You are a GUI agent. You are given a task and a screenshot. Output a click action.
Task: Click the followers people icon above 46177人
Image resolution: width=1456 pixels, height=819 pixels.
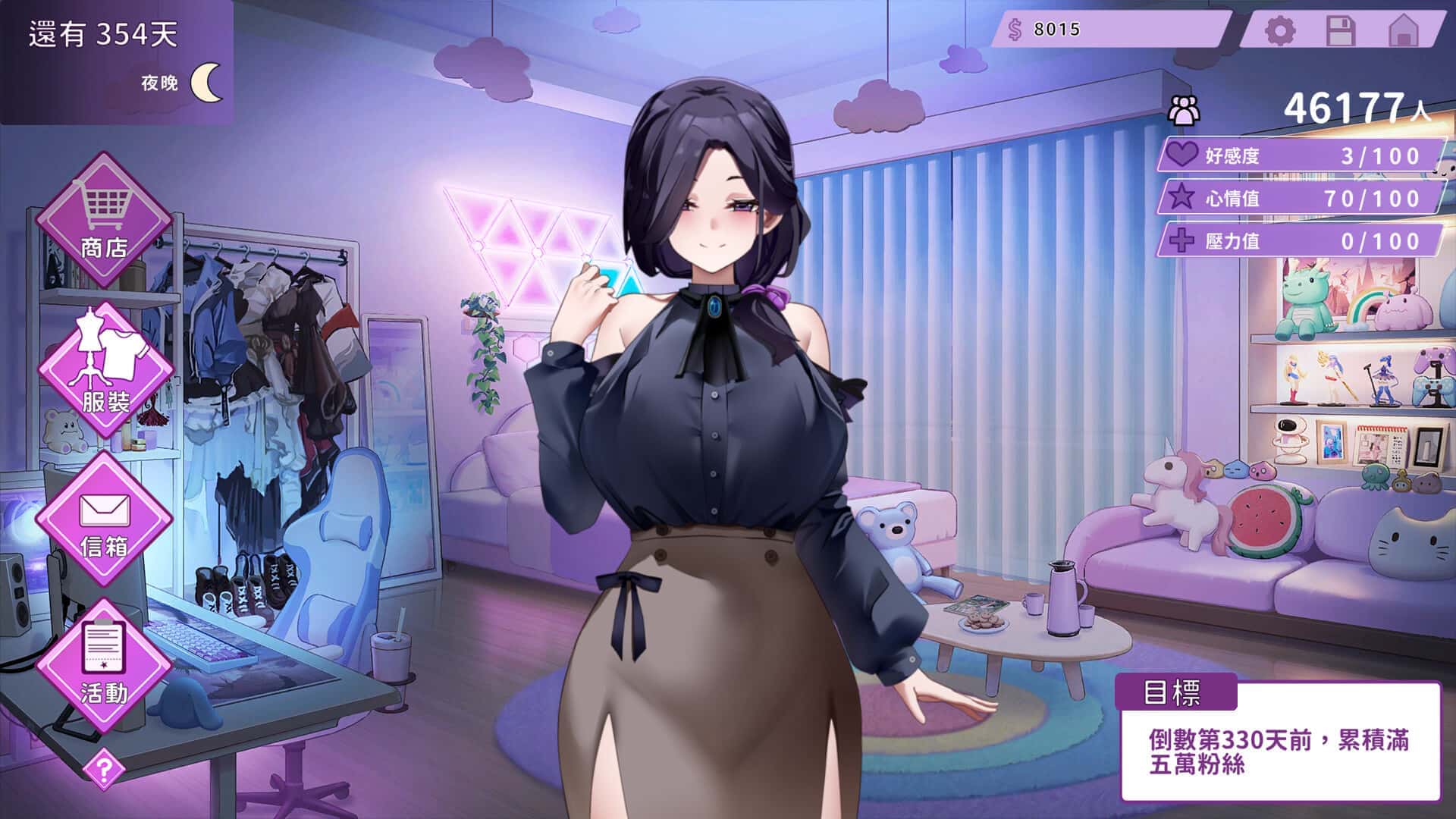pos(1181,108)
